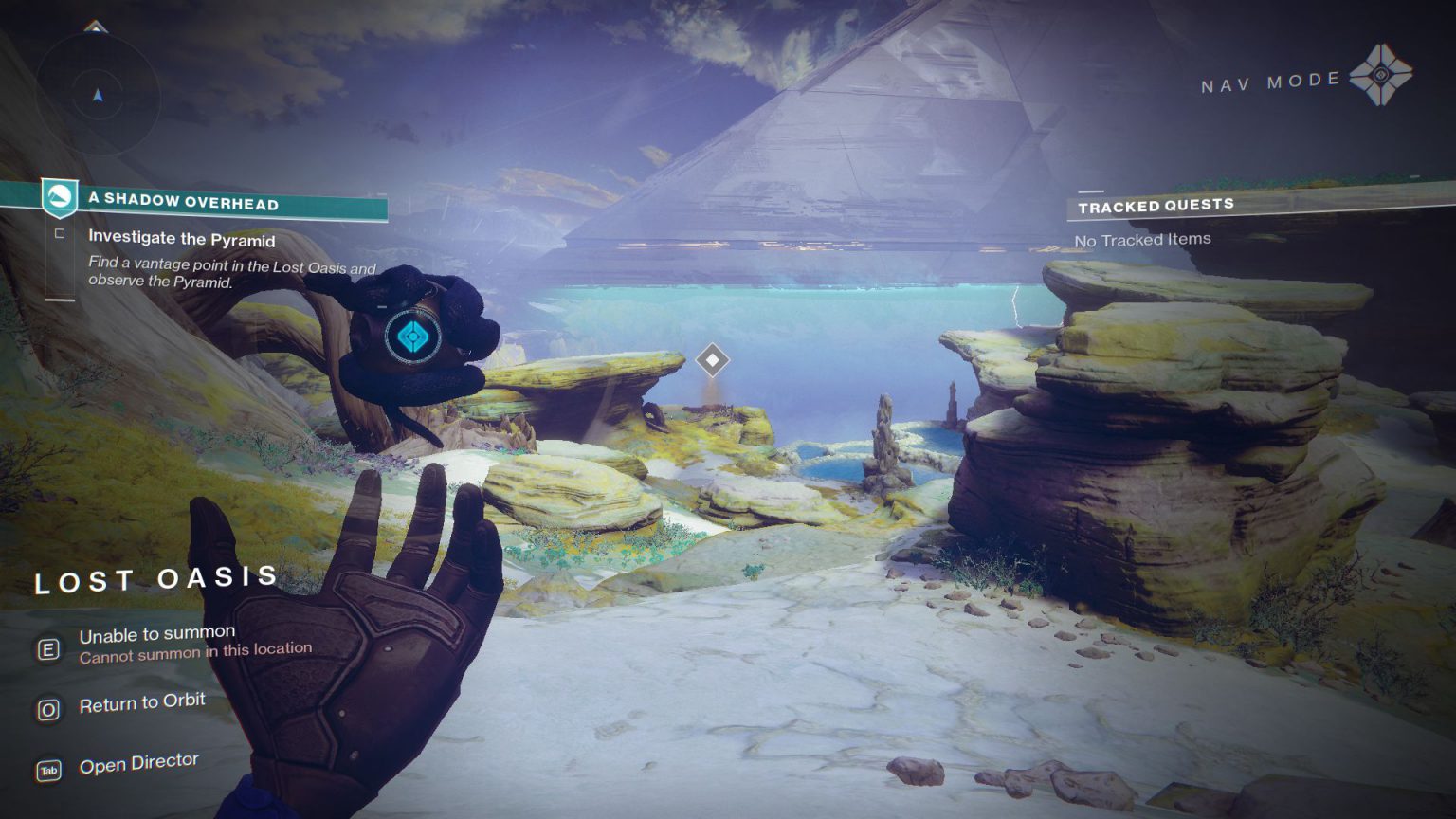The width and height of the screenshot is (1456, 819).
Task: Toggle the Investigate the Pyramid objective checkbox
Action: [x=59, y=232]
